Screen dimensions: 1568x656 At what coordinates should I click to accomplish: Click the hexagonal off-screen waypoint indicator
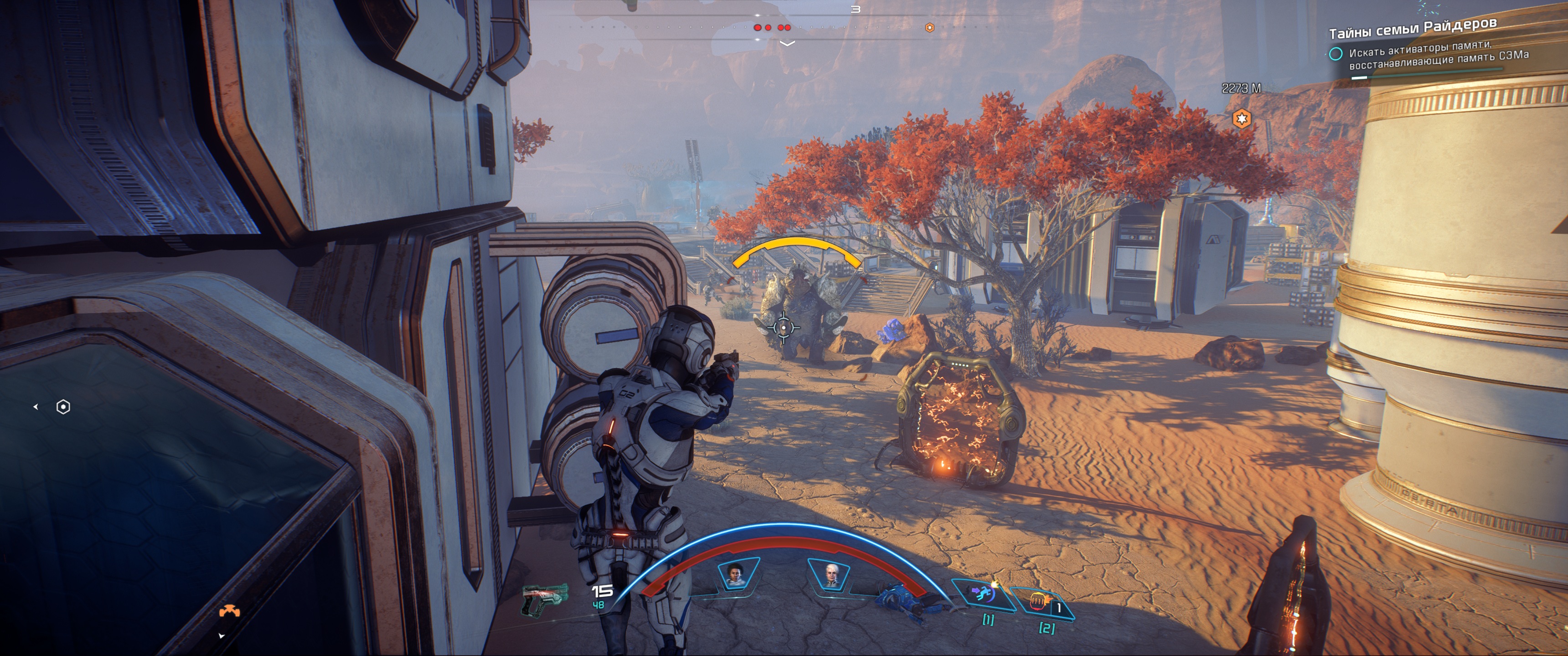click(x=63, y=406)
